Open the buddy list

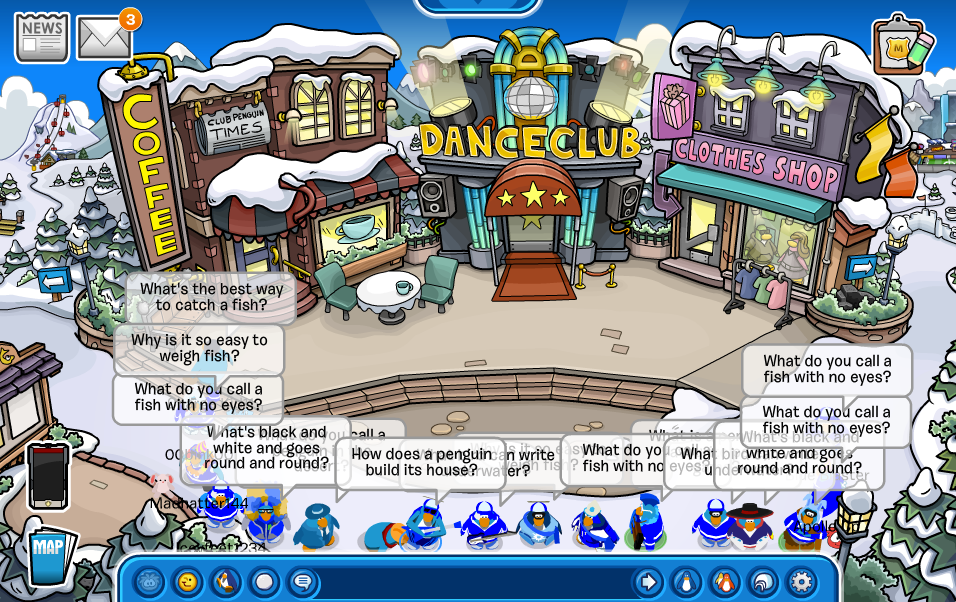click(724, 581)
